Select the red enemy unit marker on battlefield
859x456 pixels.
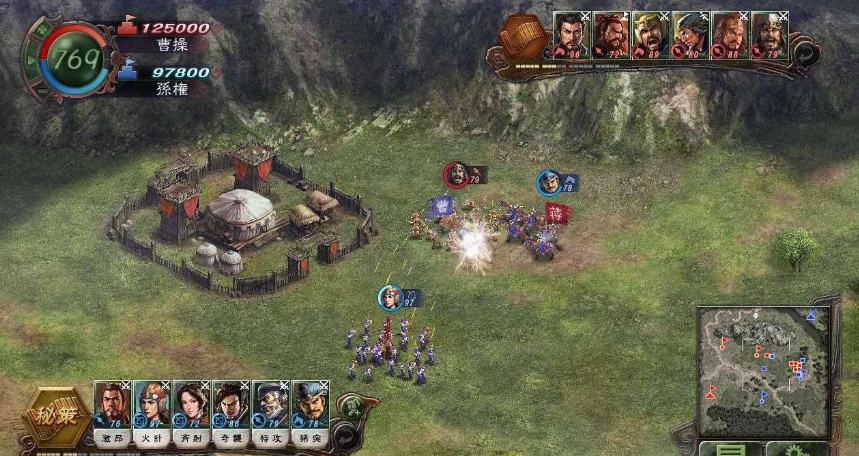tap(457, 175)
